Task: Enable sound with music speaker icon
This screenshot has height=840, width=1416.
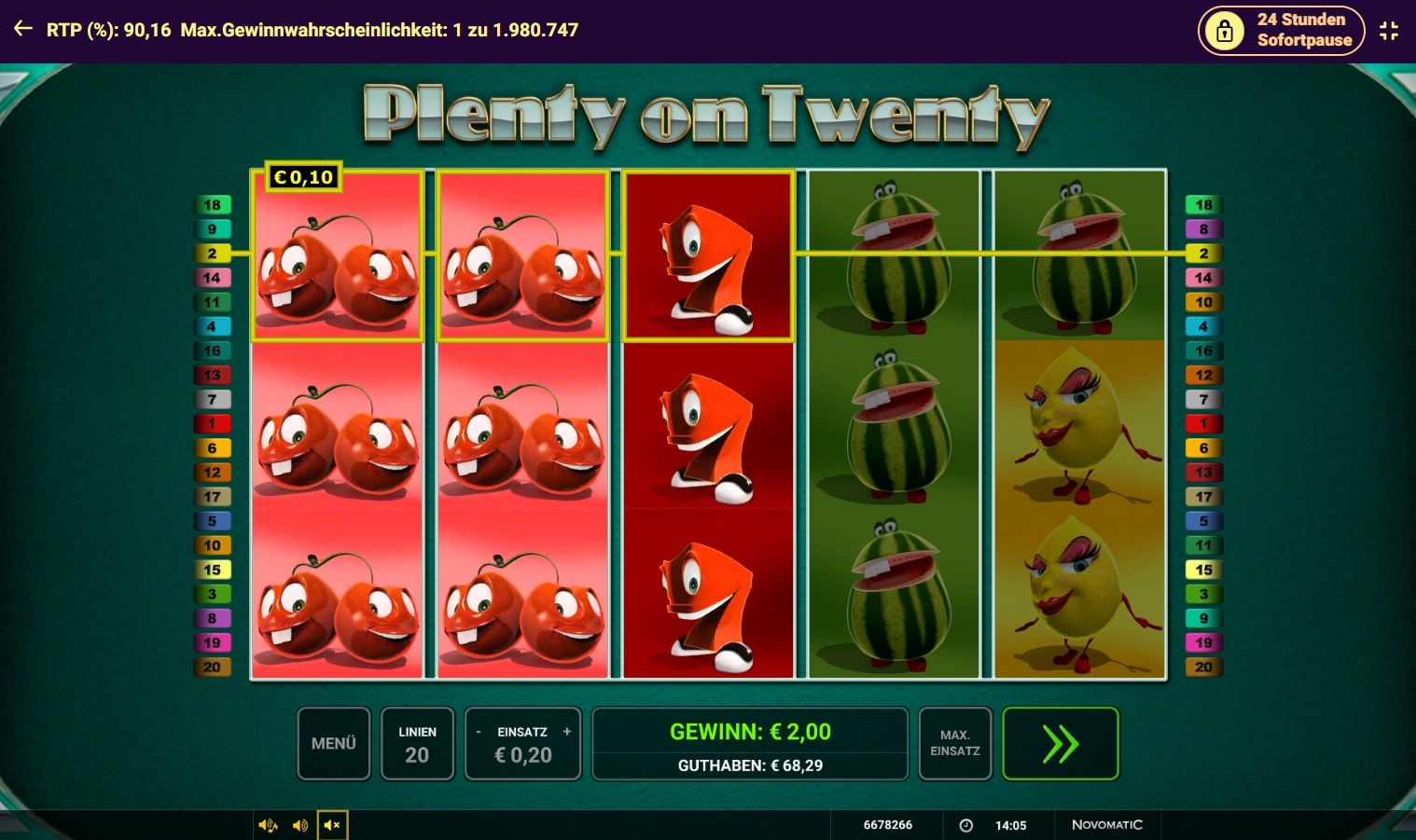Action: tap(268, 825)
